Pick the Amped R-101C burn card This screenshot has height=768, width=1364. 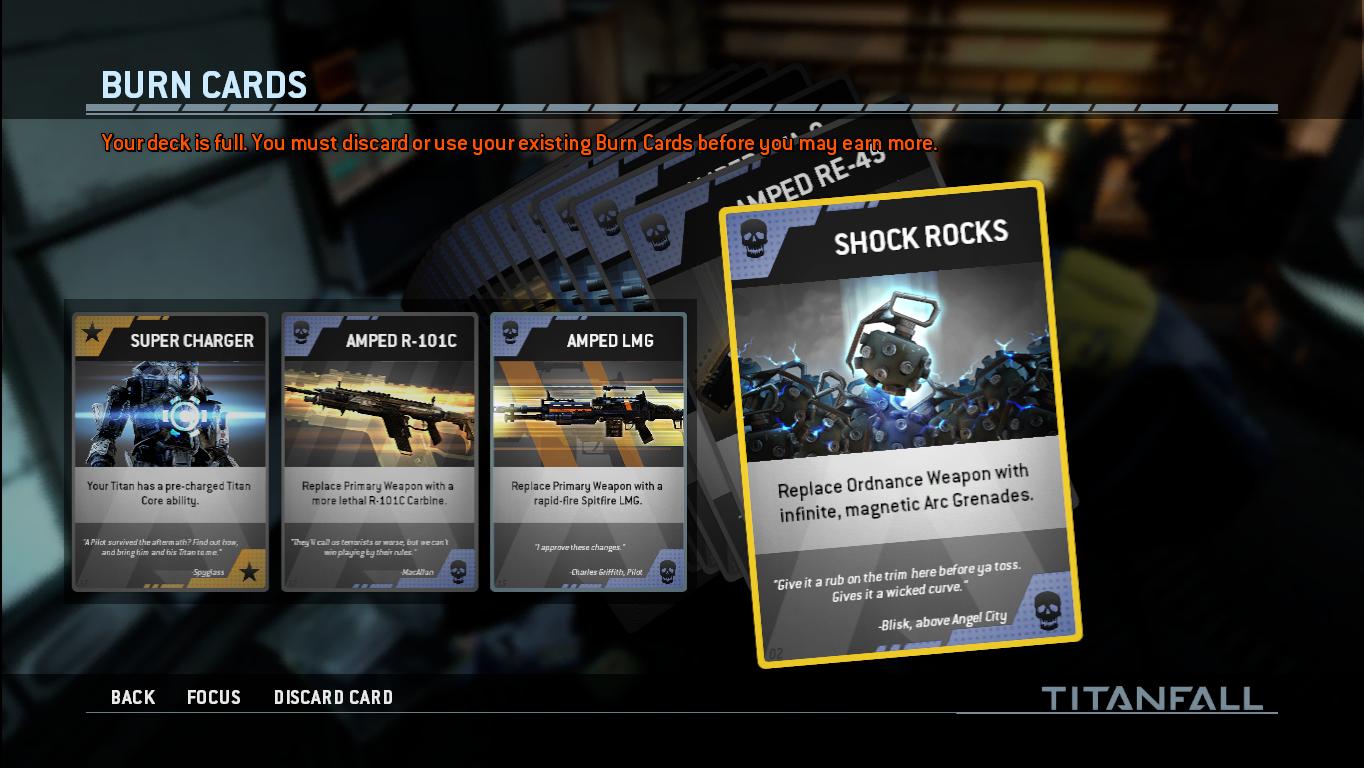(379, 452)
